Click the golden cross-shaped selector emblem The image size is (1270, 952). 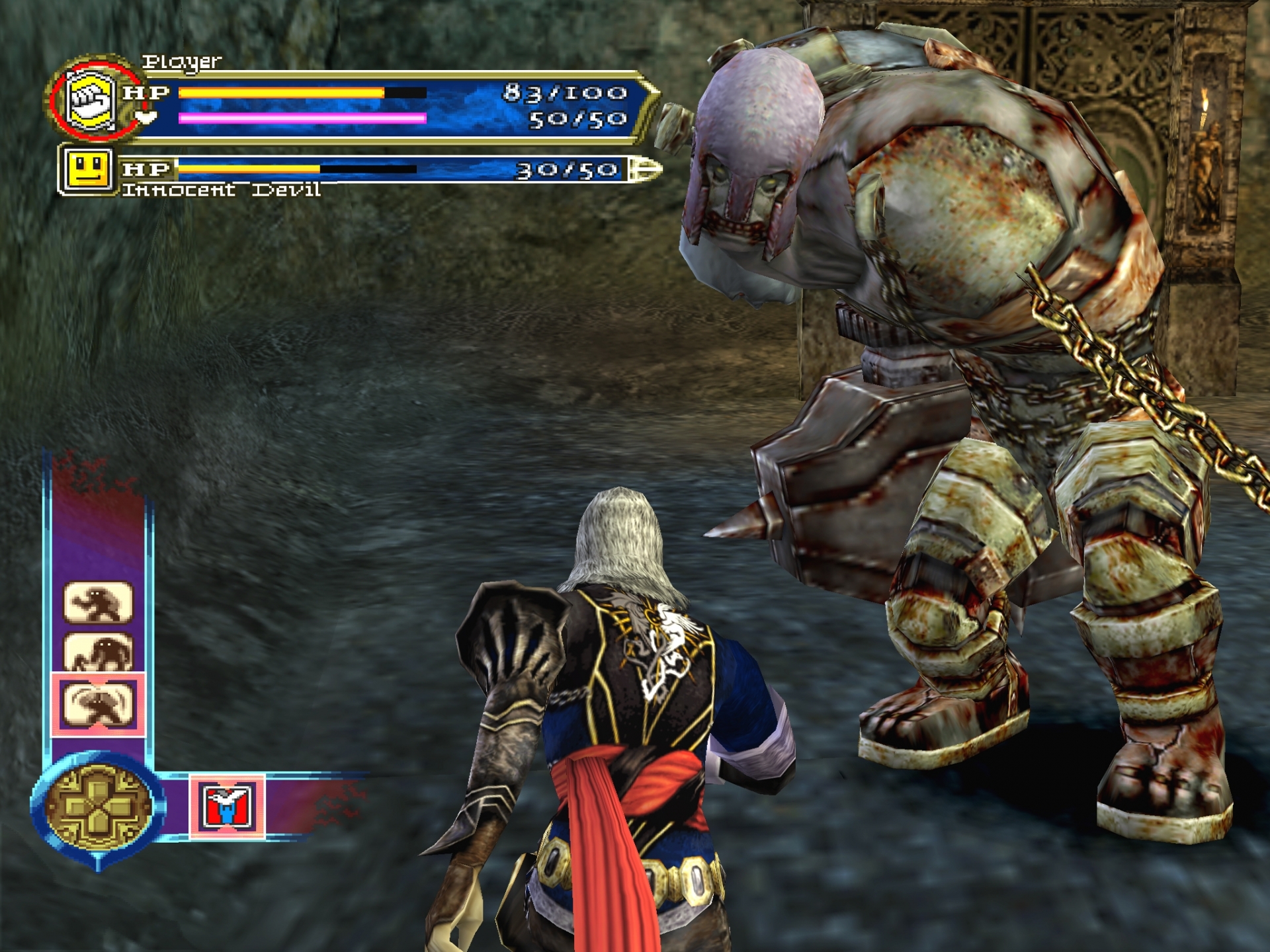pyautogui.click(x=98, y=806)
